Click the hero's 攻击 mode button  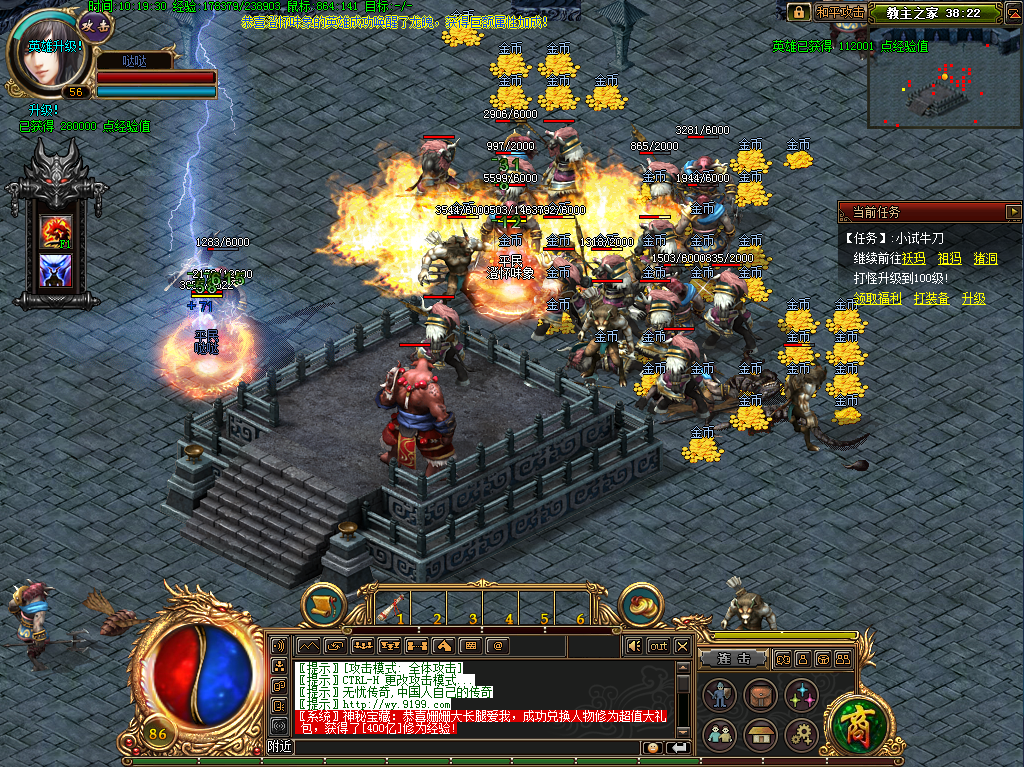coord(96,25)
